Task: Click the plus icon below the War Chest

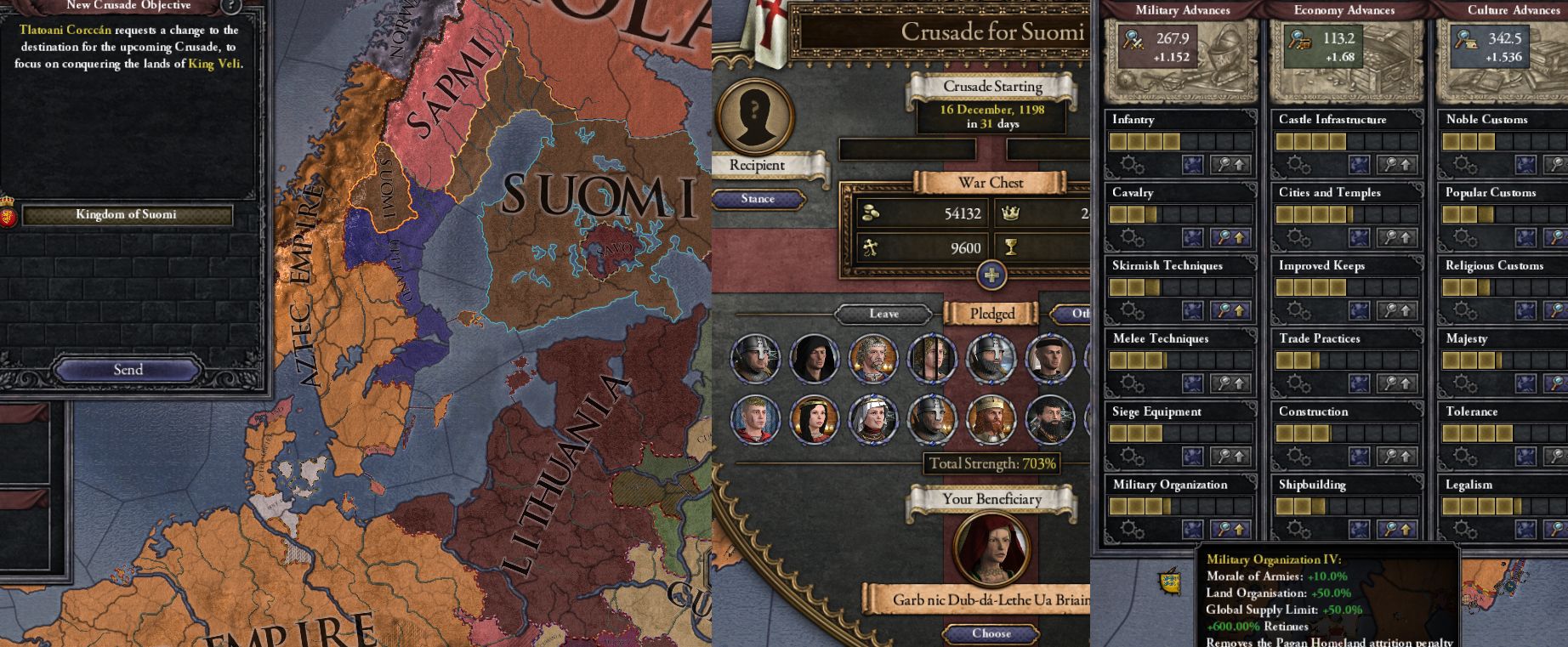Action: pos(991,275)
